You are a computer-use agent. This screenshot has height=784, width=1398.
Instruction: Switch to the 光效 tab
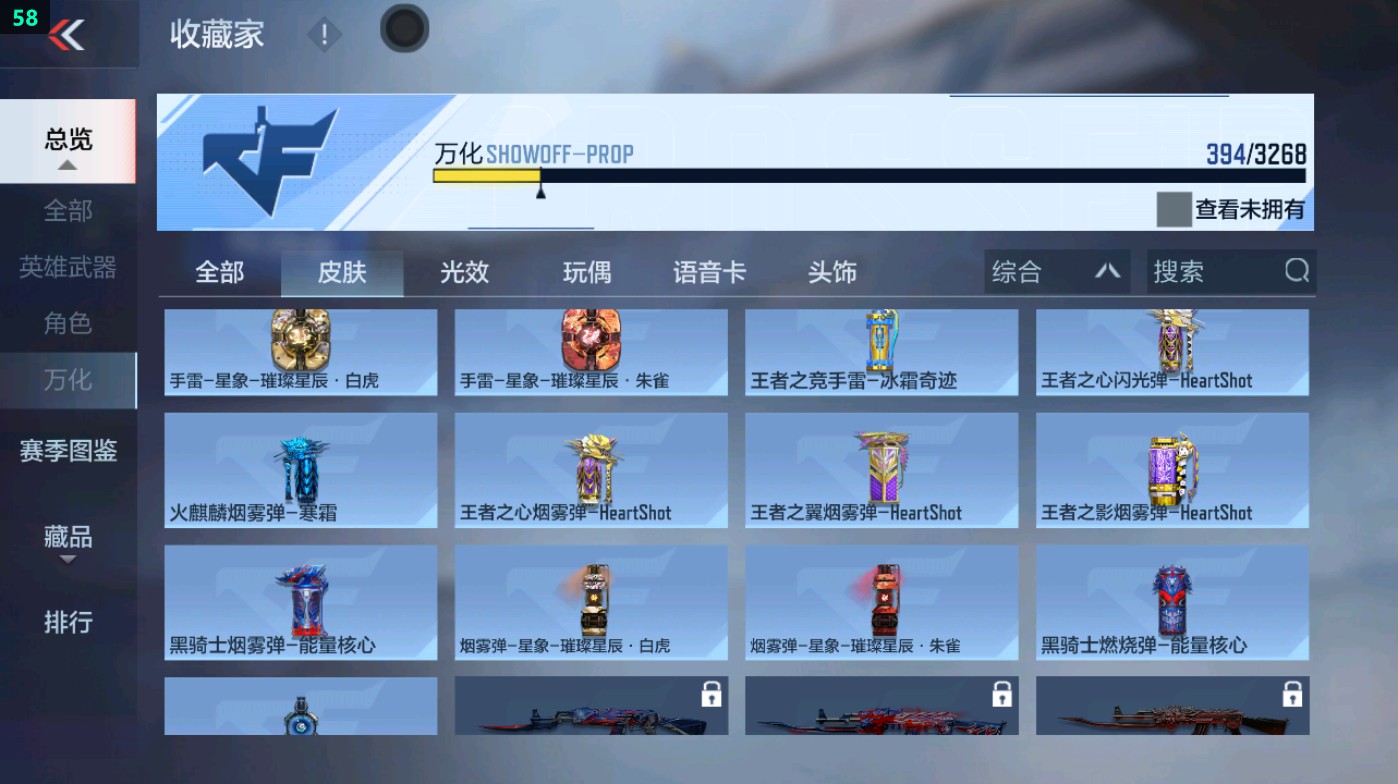462,271
